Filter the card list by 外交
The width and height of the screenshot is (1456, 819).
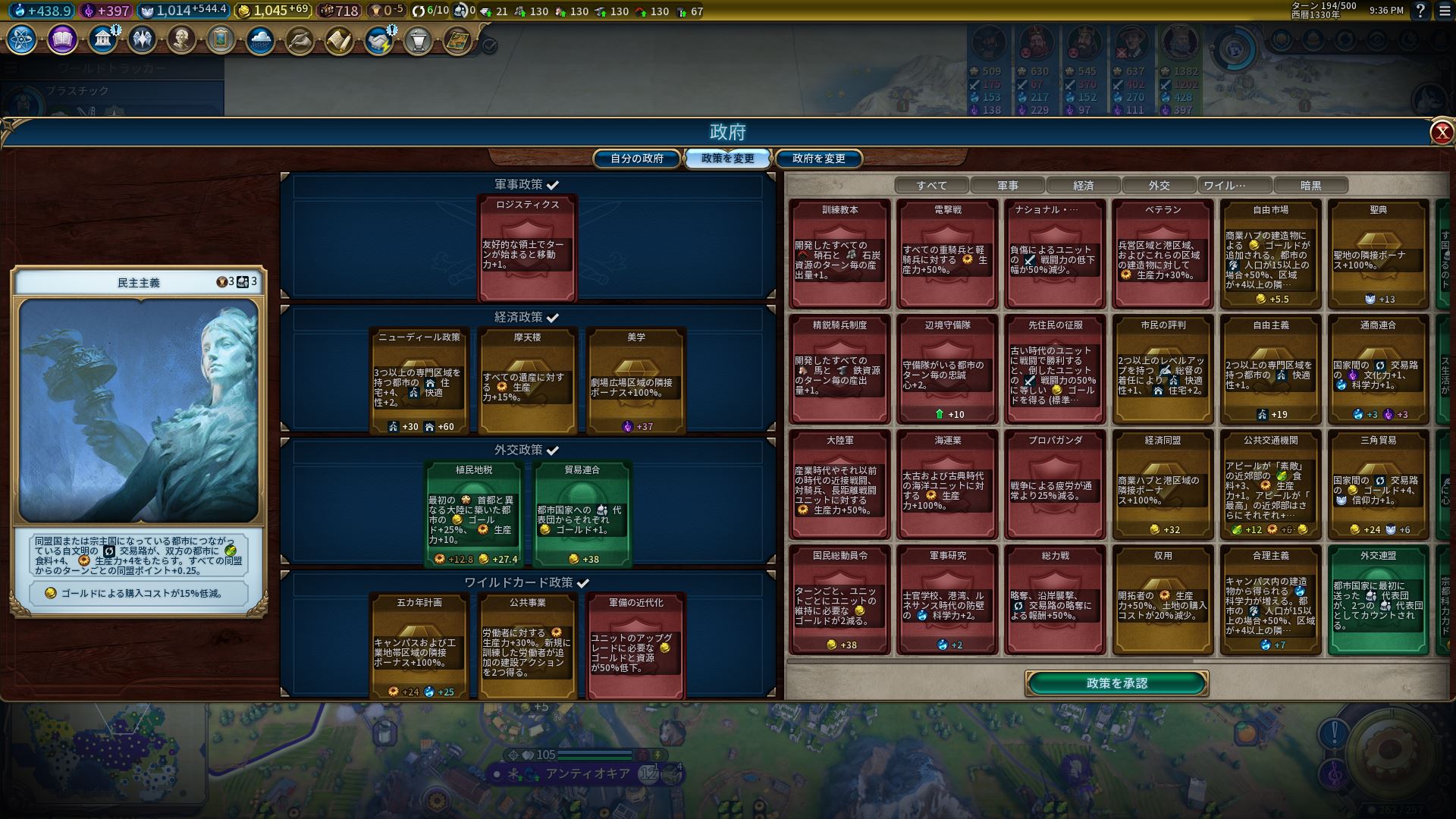[x=1159, y=185]
